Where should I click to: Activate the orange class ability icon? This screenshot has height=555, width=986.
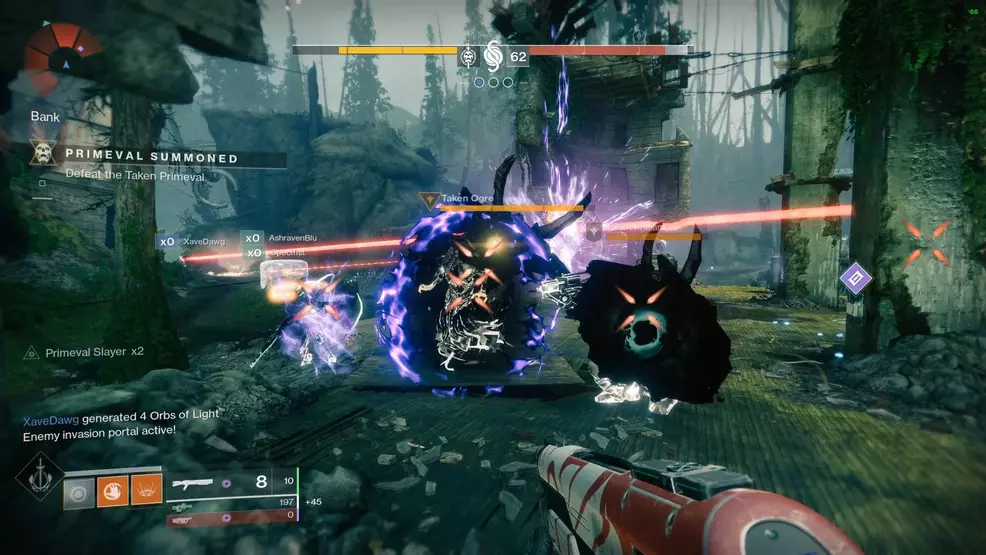(x=147, y=490)
